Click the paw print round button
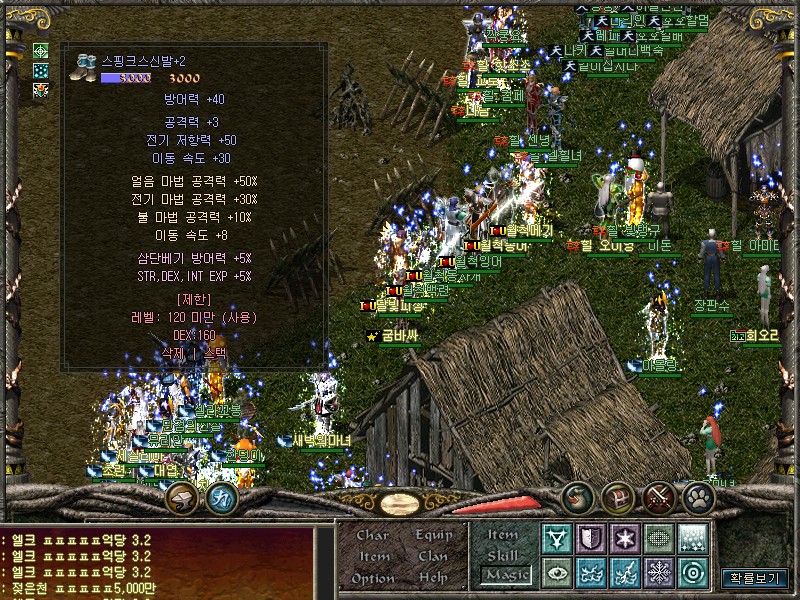This screenshot has width=800, height=600. click(x=698, y=497)
